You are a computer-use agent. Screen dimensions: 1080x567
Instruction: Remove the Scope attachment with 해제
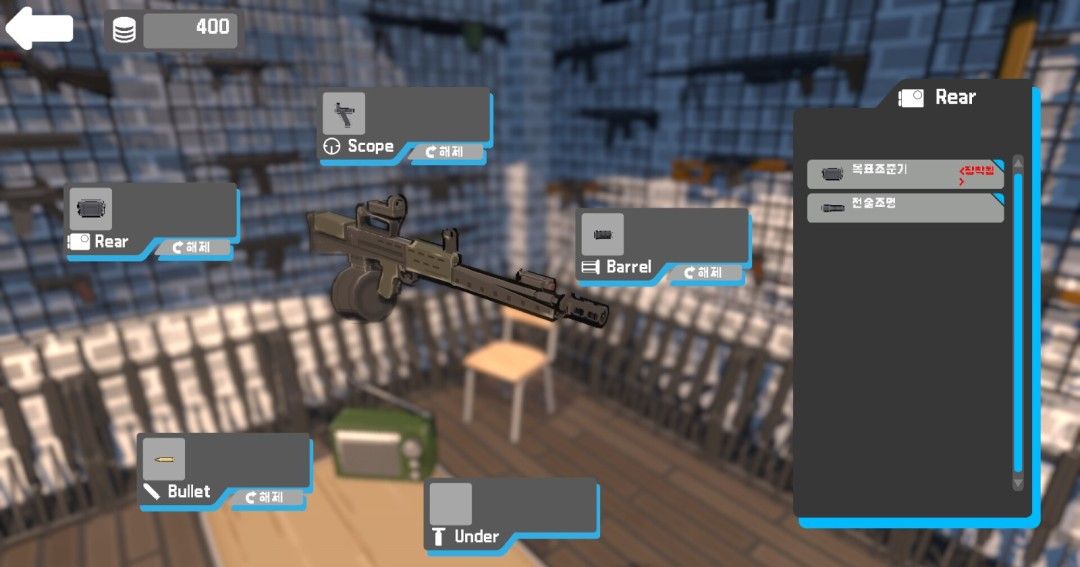(445, 152)
